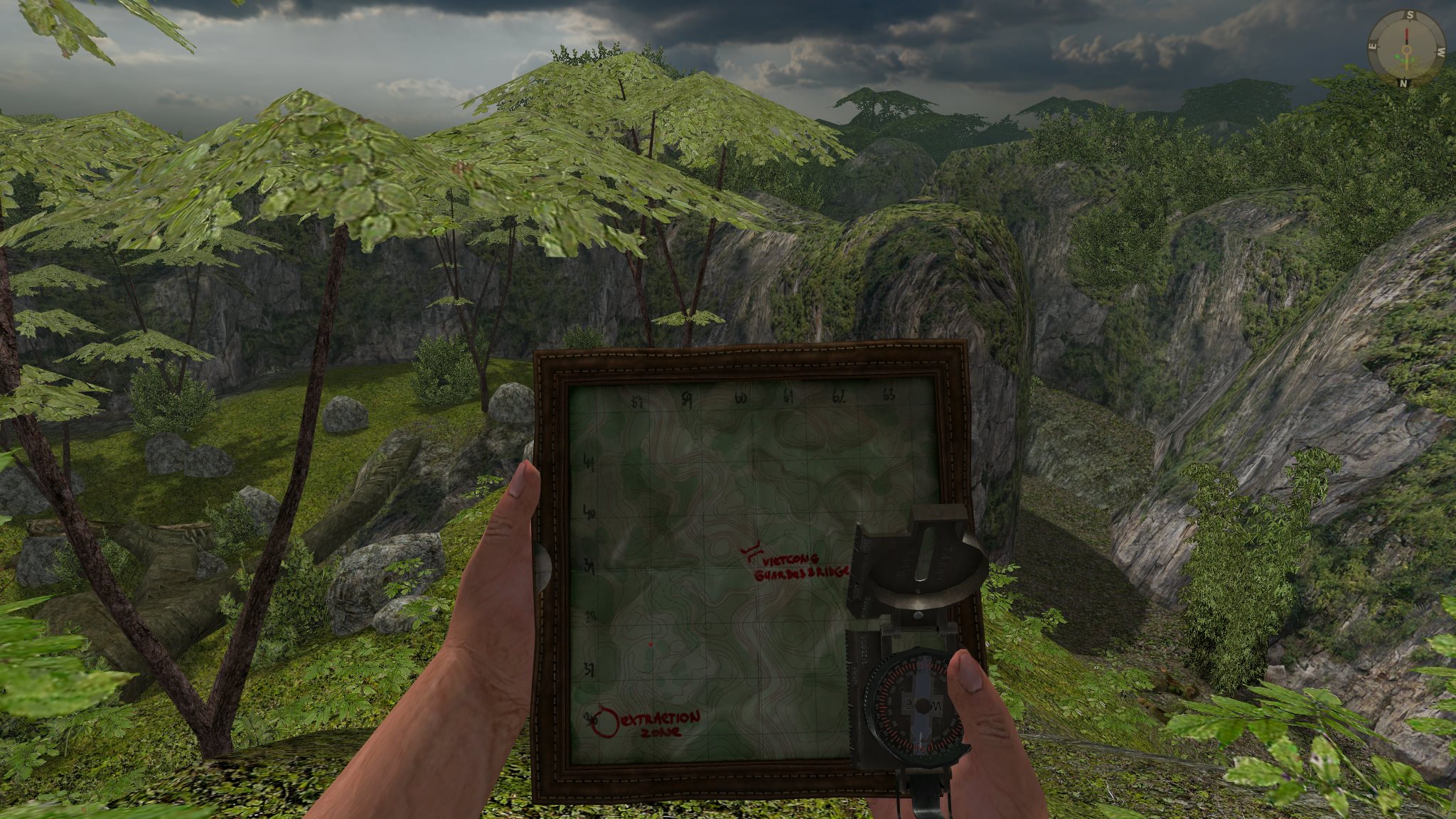Screen dimensions: 1456x819
Task: Click the red player position dot on the map
Action: click(651, 644)
